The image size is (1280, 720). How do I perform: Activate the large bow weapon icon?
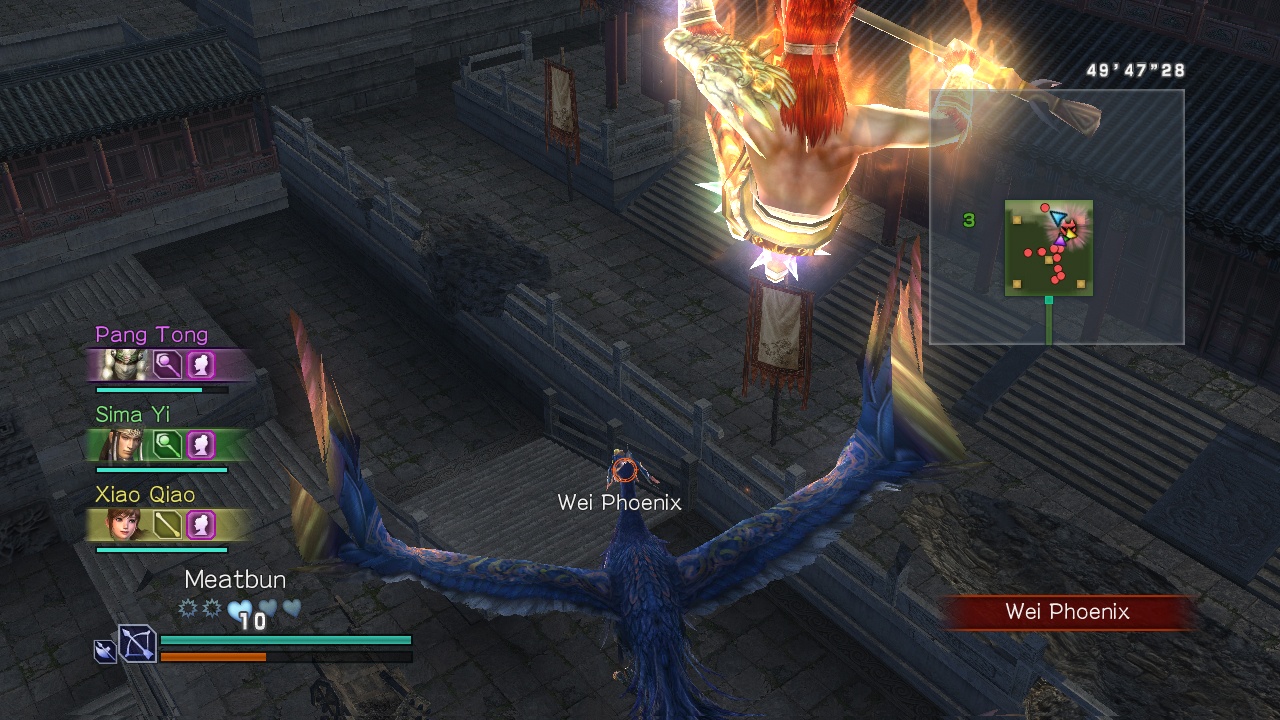tap(138, 643)
